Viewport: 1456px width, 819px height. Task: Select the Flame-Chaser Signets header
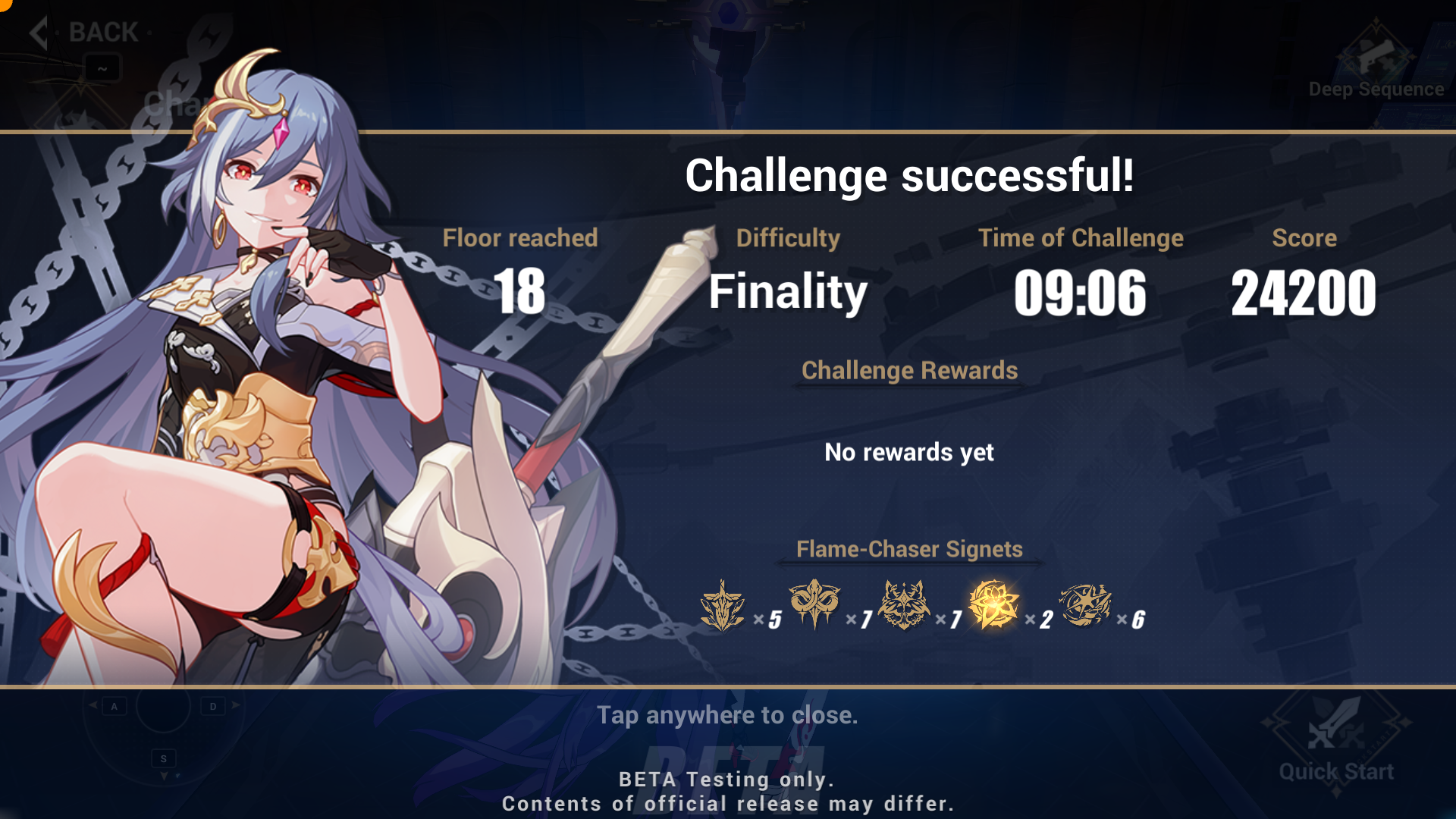coord(908,549)
